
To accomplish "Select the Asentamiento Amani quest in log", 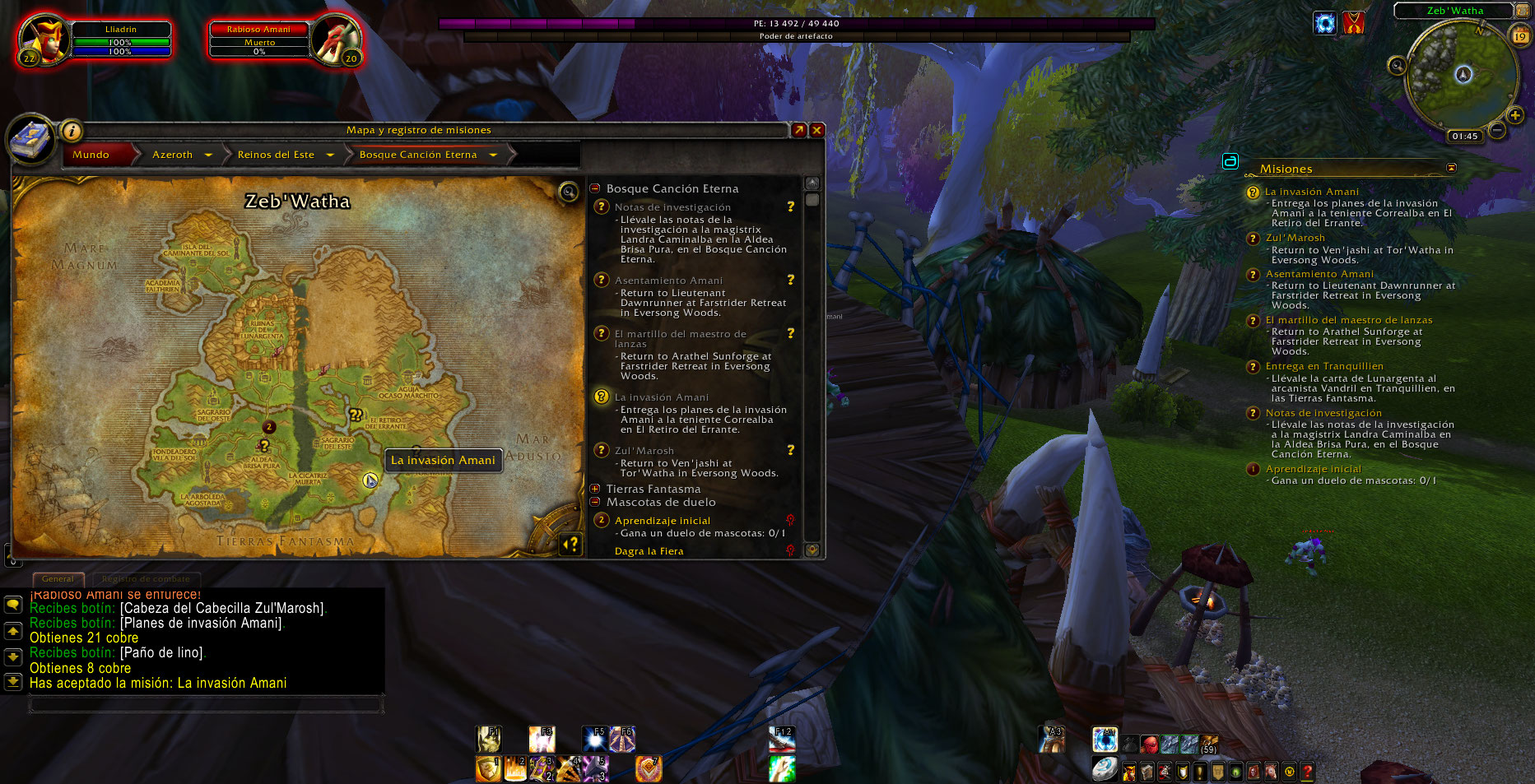I will 668,281.
